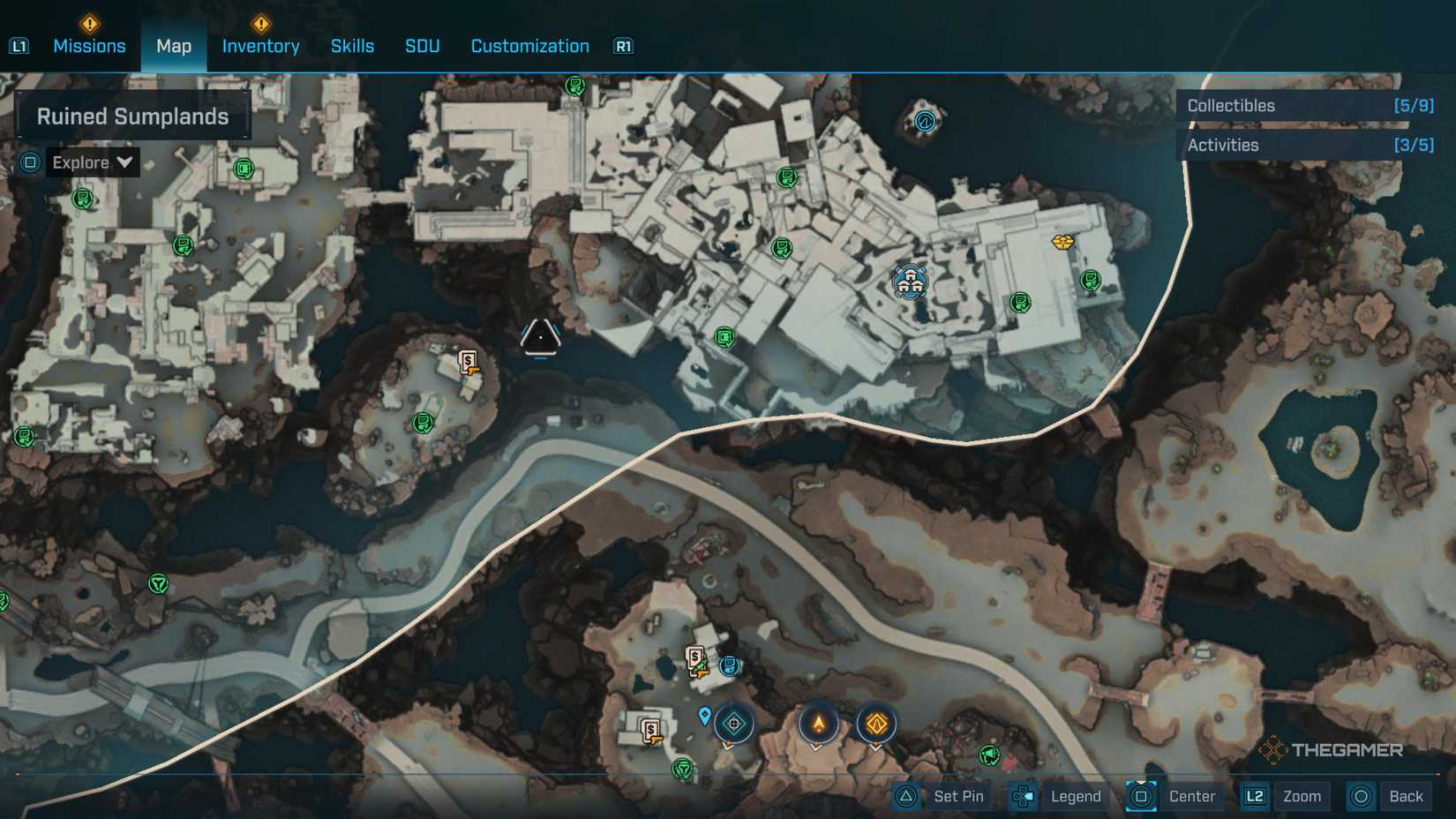Switch to the Missions tab

(89, 46)
